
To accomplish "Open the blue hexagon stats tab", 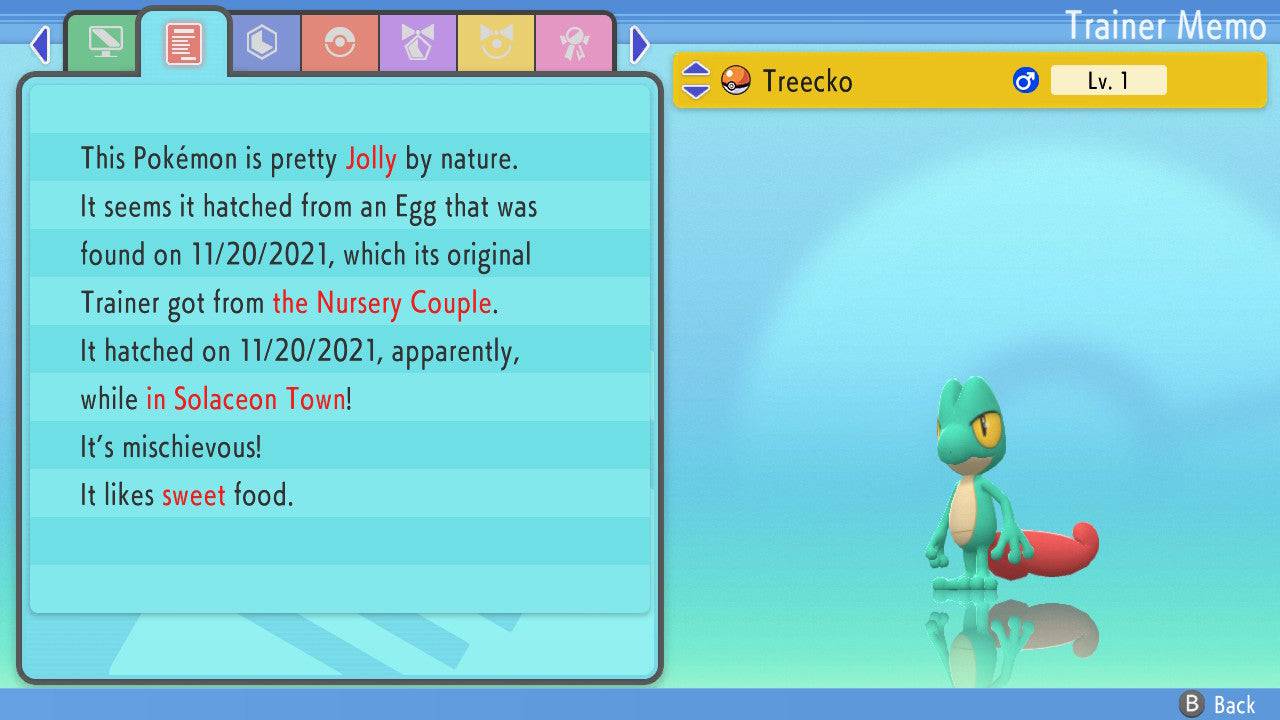I will [x=262, y=43].
